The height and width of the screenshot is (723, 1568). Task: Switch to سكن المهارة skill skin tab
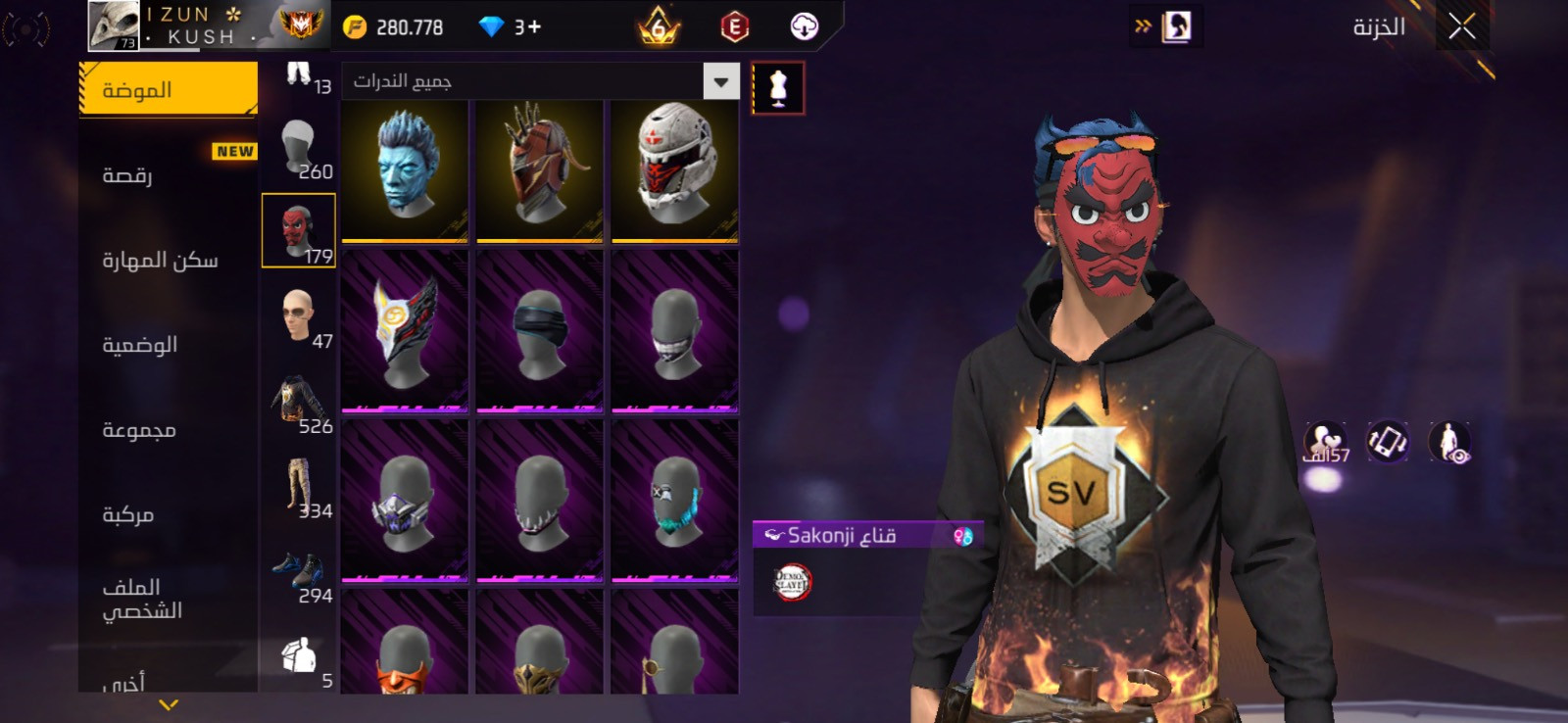click(160, 261)
